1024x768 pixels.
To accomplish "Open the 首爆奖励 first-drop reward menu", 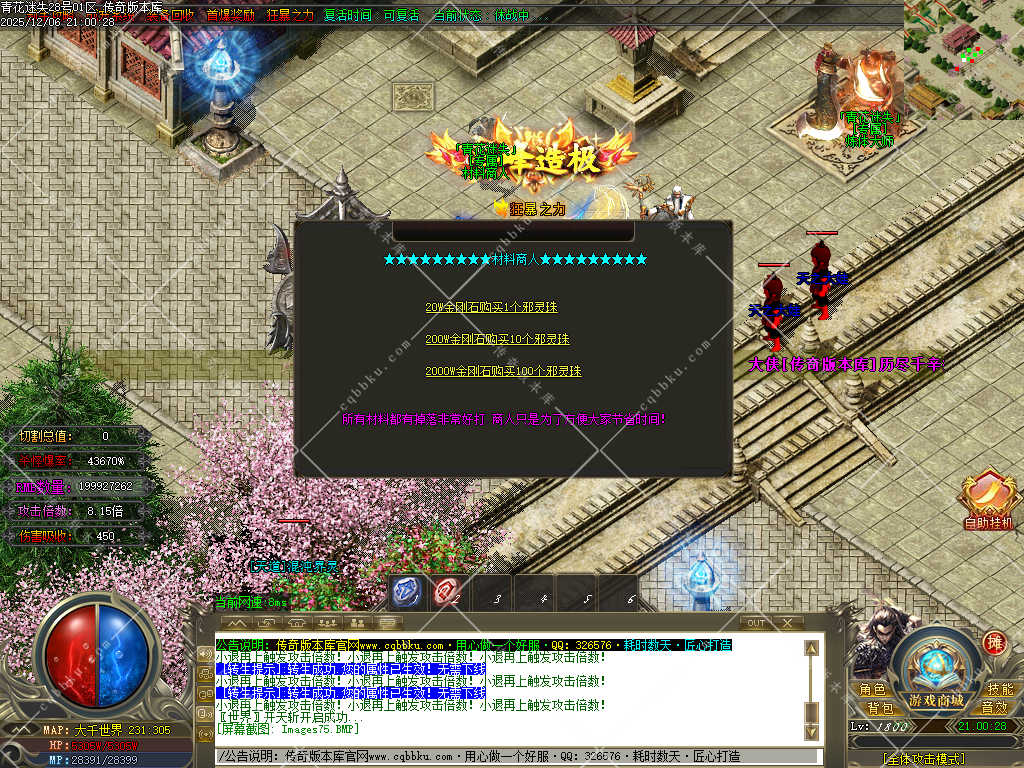I will point(230,16).
